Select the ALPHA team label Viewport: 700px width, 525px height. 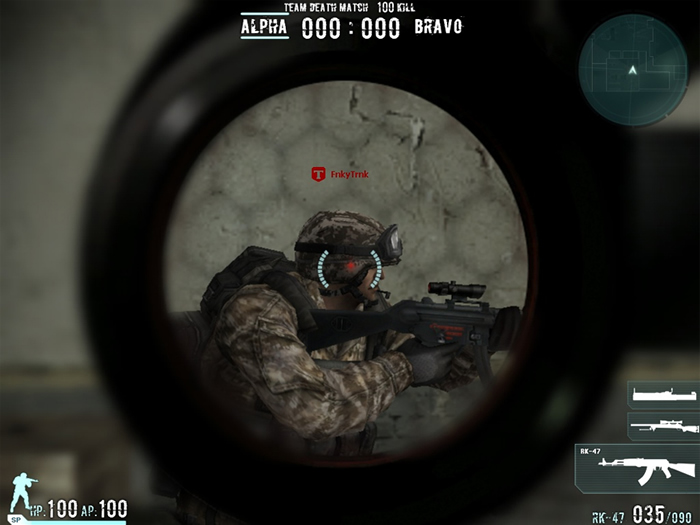[x=264, y=27]
